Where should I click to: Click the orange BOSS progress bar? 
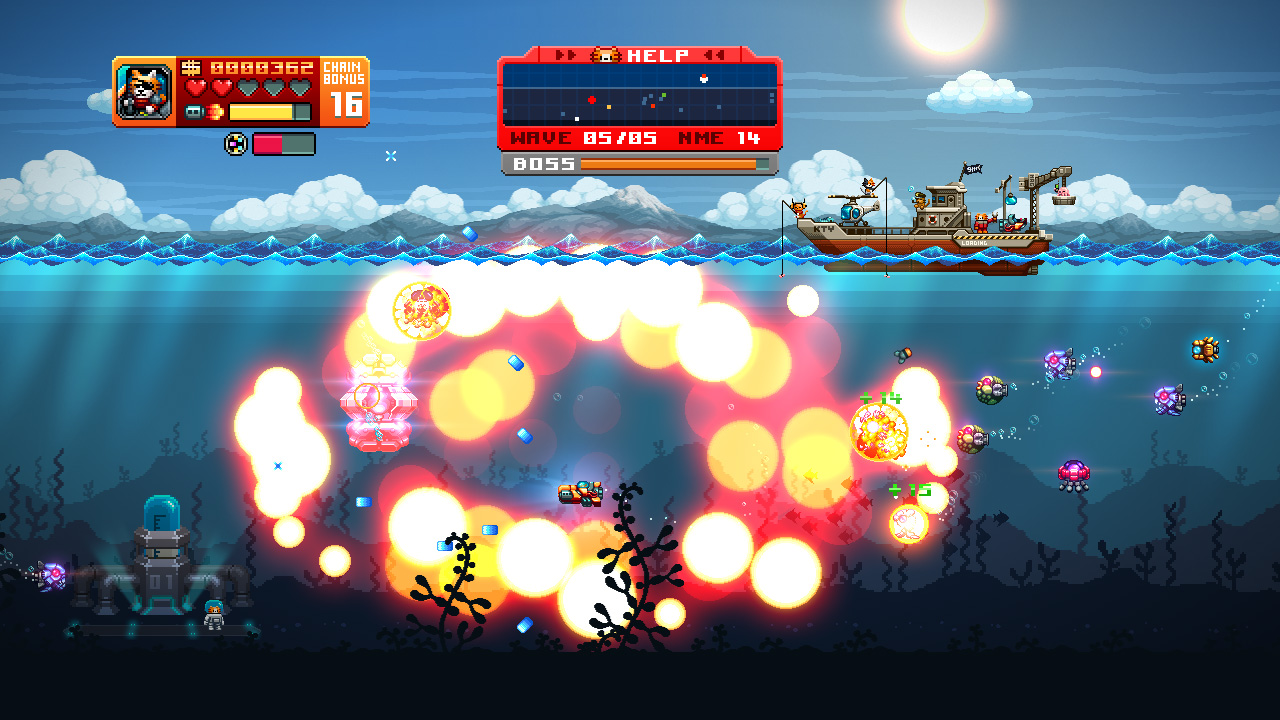pos(668,163)
